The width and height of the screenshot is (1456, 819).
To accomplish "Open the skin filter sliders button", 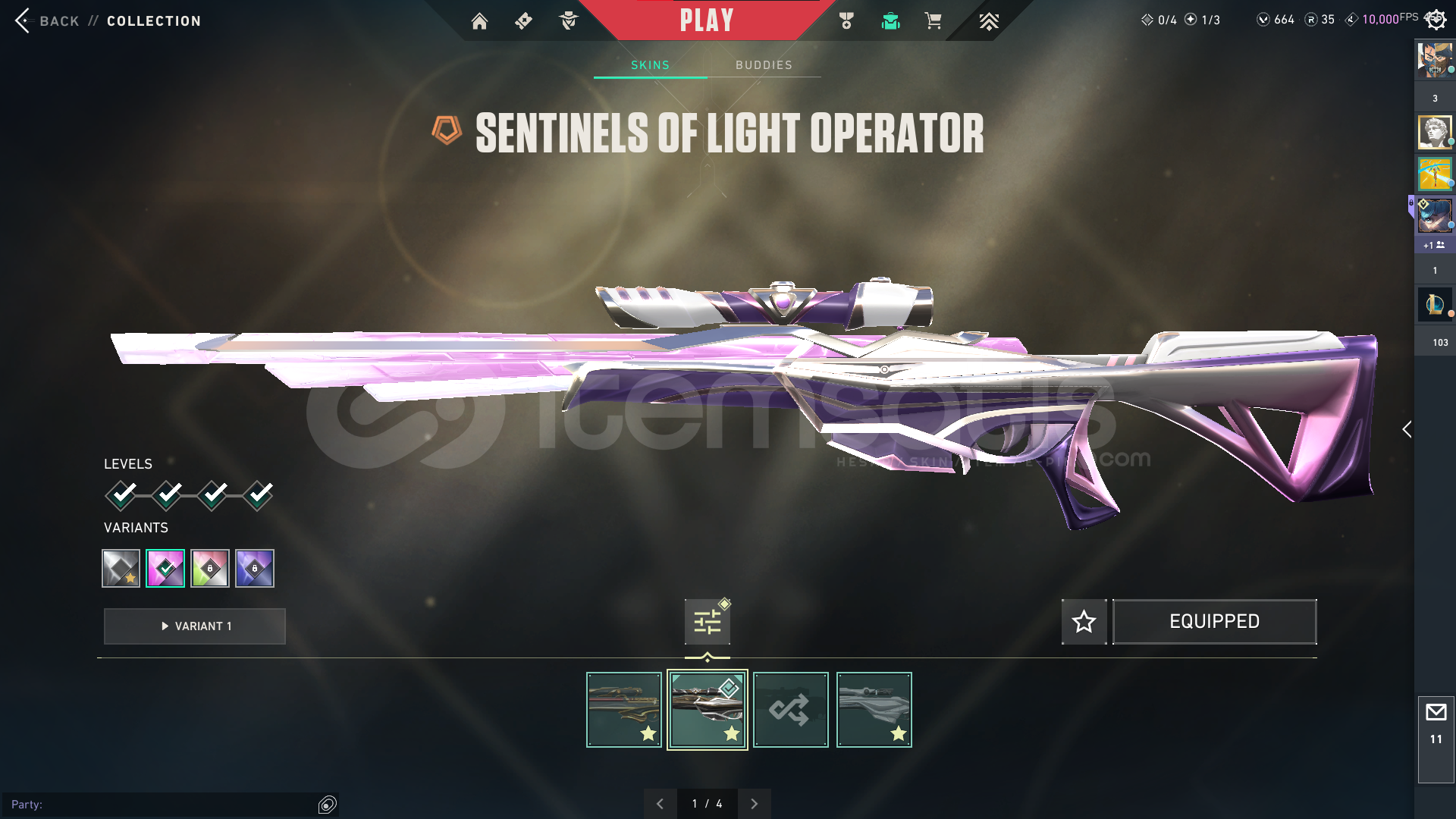I will click(x=707, y=622).
